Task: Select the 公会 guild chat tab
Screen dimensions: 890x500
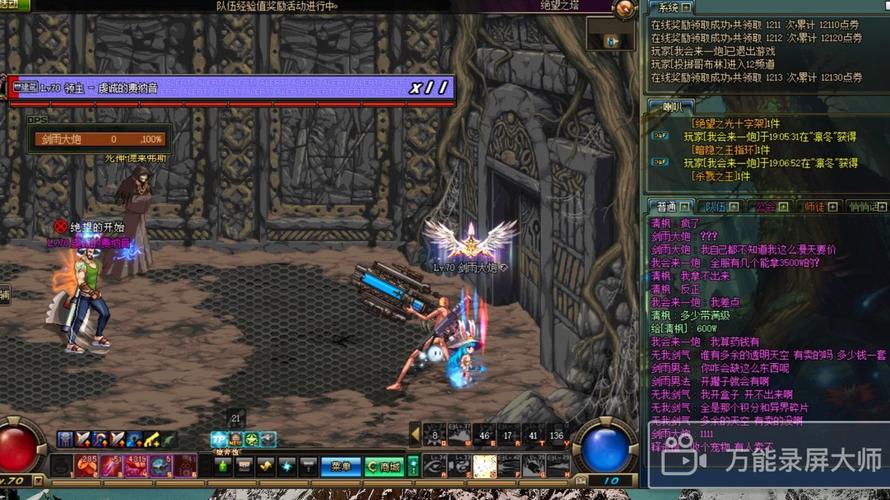Action: [763, 207]
